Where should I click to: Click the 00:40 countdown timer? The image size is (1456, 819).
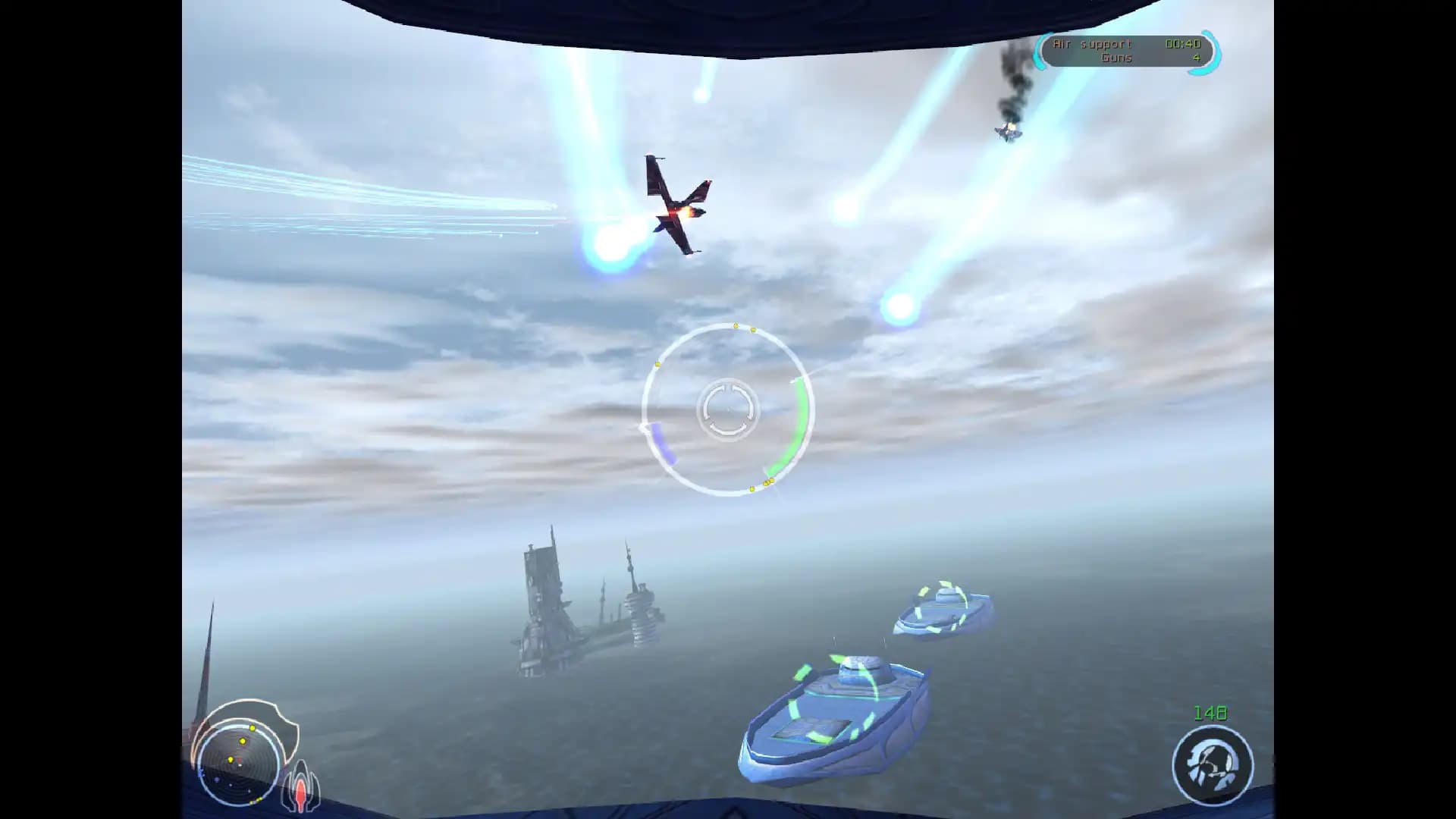1183,45
